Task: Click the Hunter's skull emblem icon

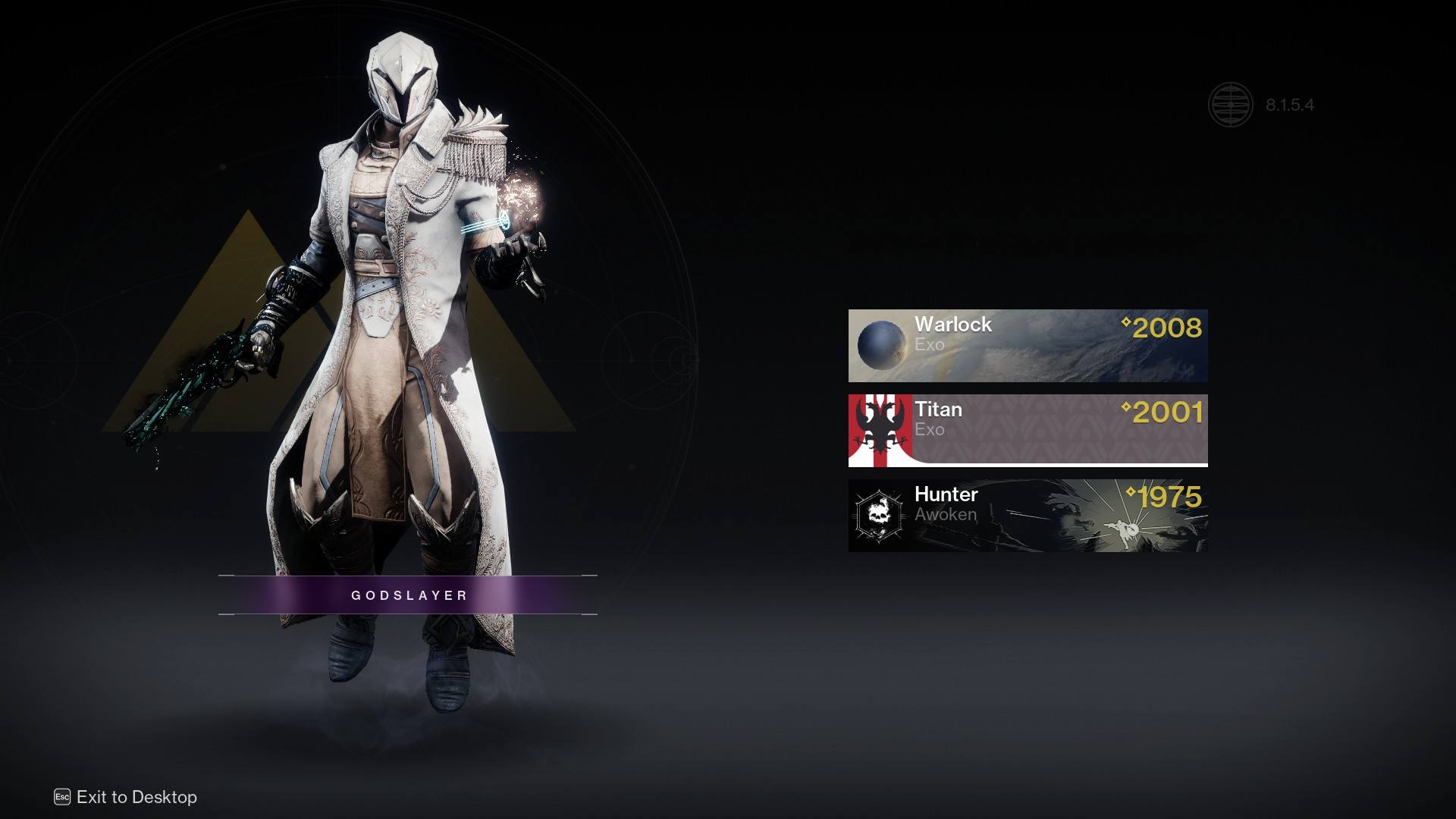Action: coord(878,516)
